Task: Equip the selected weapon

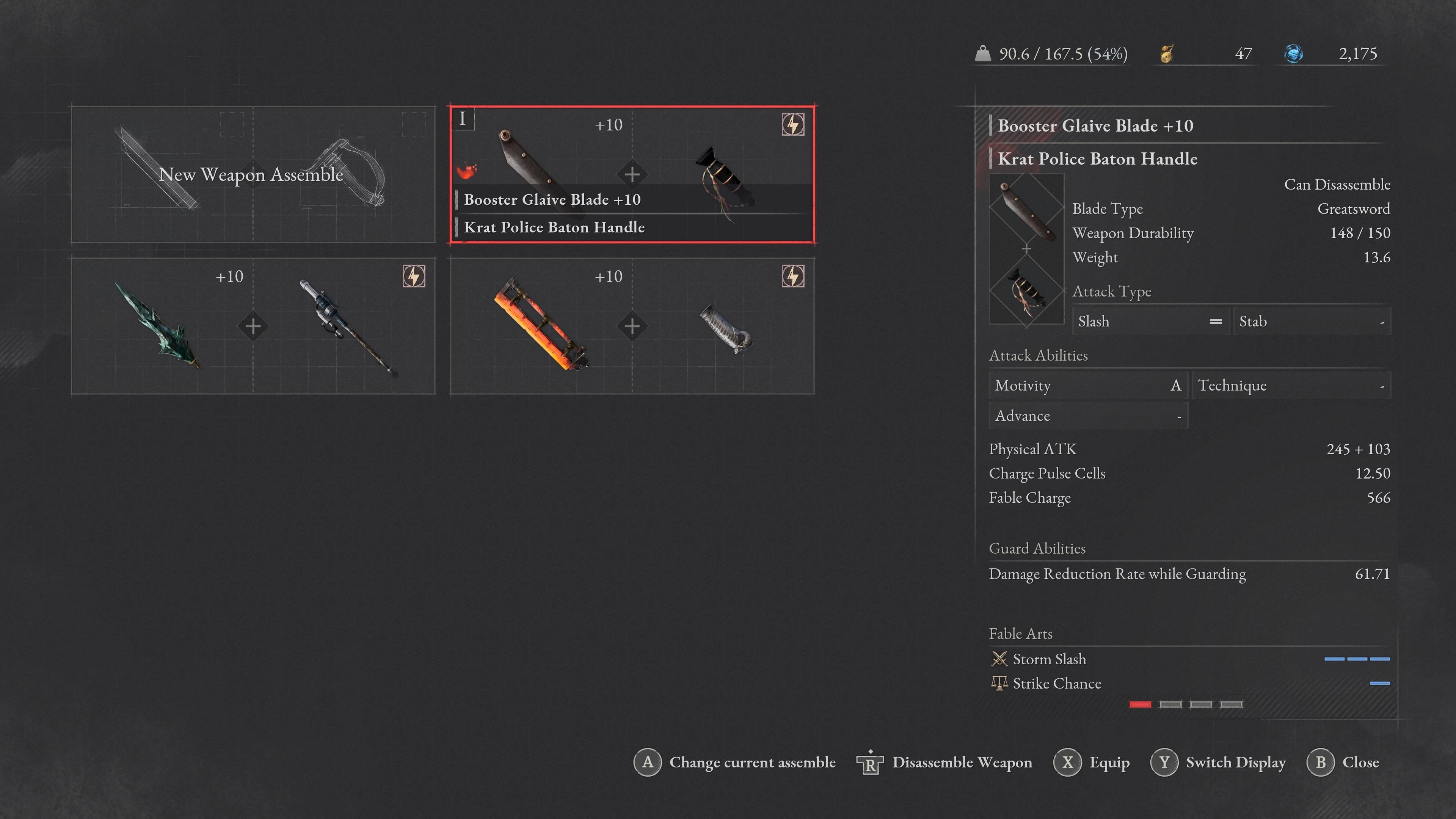Action: [1092, 763]
